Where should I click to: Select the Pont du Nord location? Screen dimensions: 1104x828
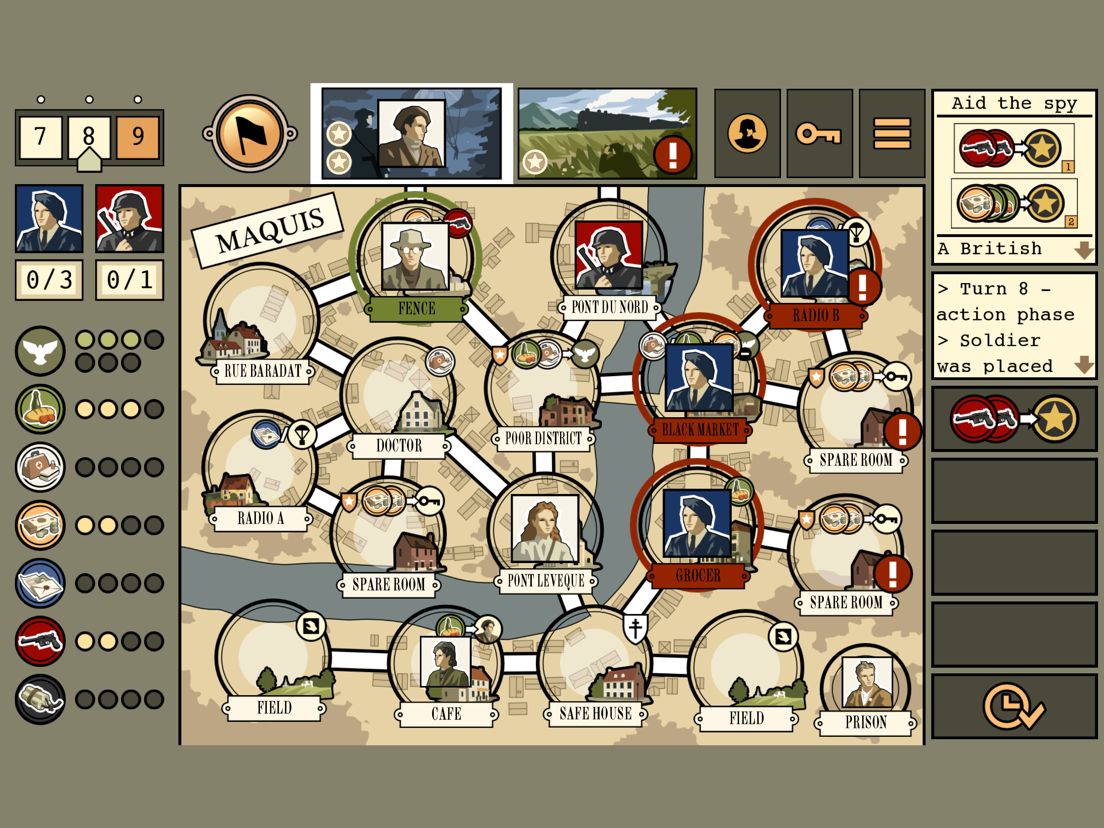point(608,262)
